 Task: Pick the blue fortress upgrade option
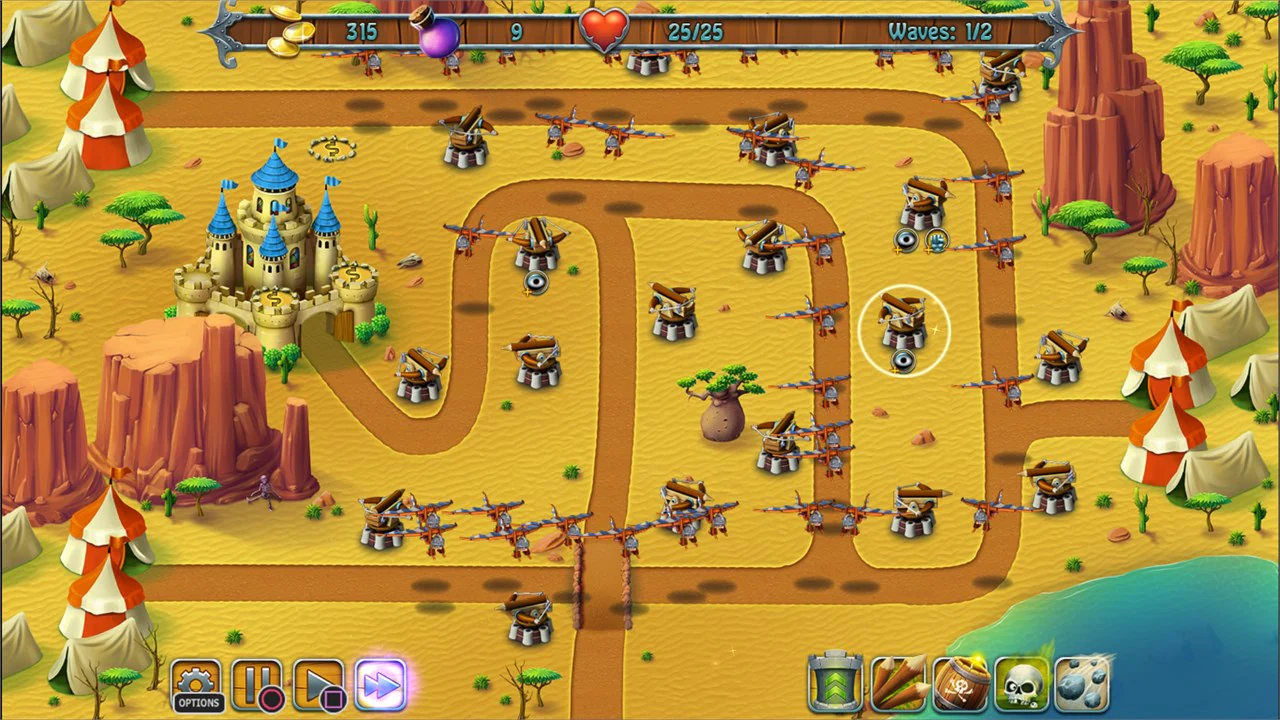point(936,241)
